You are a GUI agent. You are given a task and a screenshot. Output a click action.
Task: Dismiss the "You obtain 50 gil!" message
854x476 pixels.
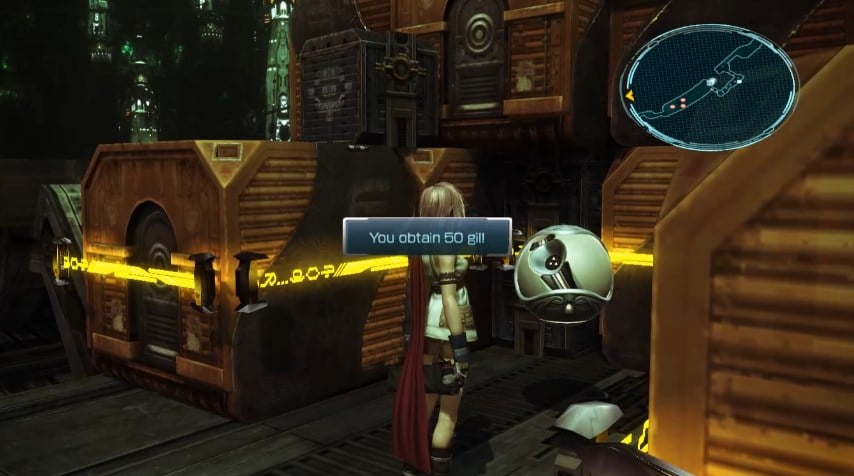point(427,238)
